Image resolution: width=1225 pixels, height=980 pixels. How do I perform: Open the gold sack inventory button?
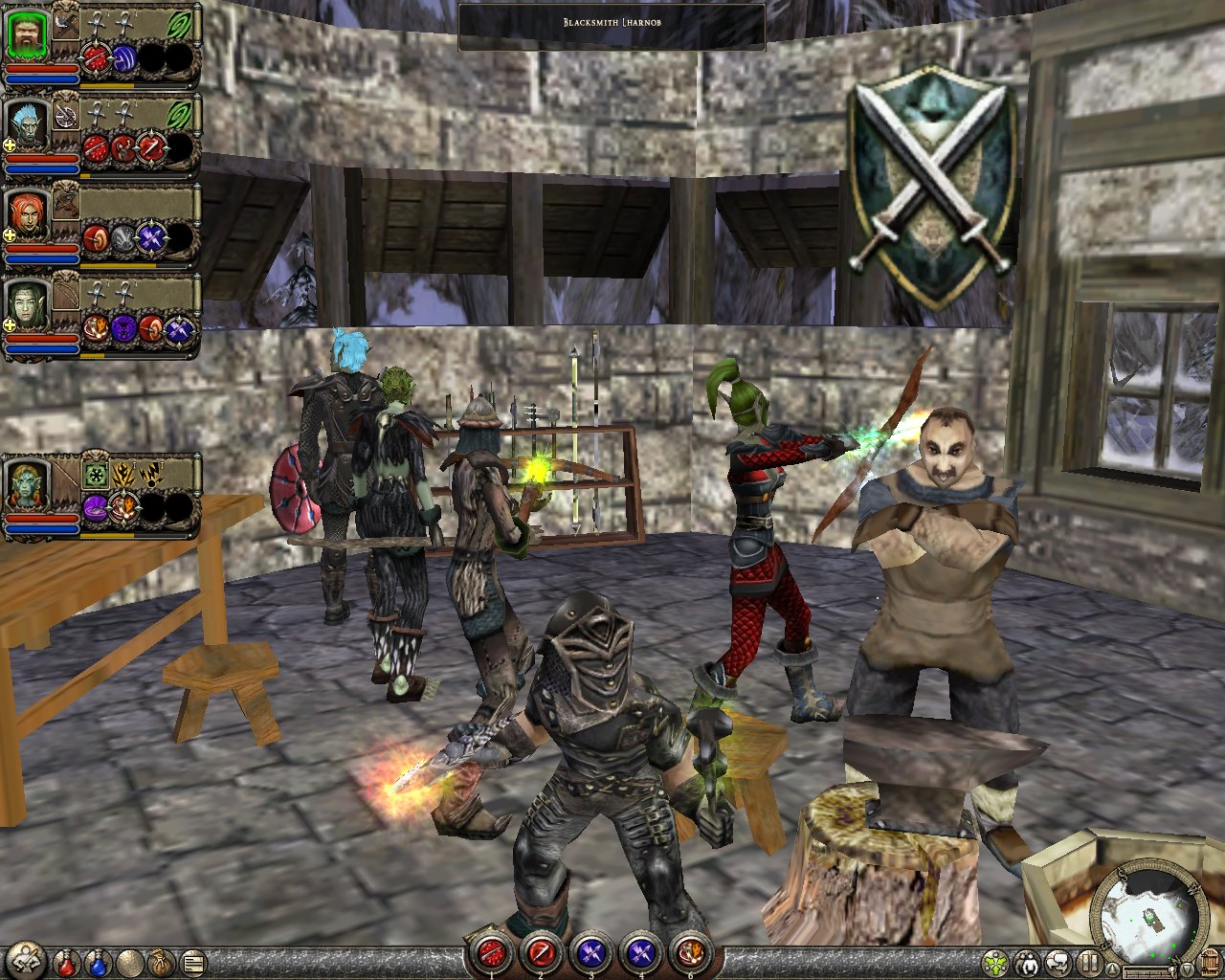click(160, 961)
